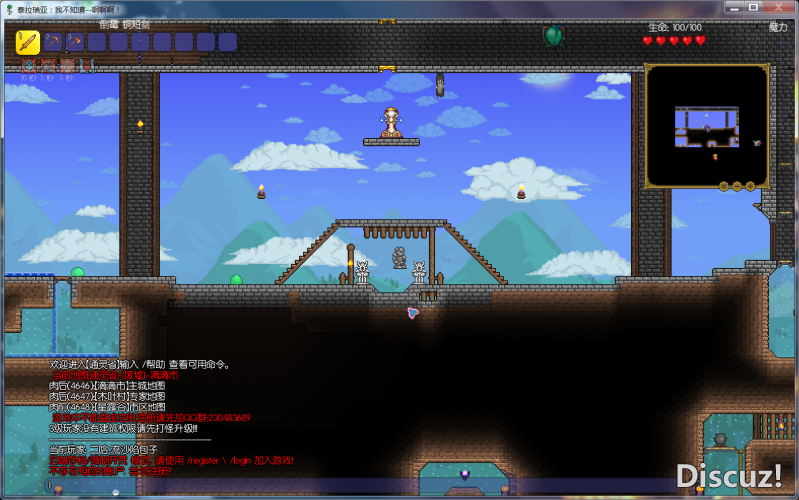Select the copper pickaxe hotbar slot
Viewport: 799px width, 500px height.
[52, 42]
